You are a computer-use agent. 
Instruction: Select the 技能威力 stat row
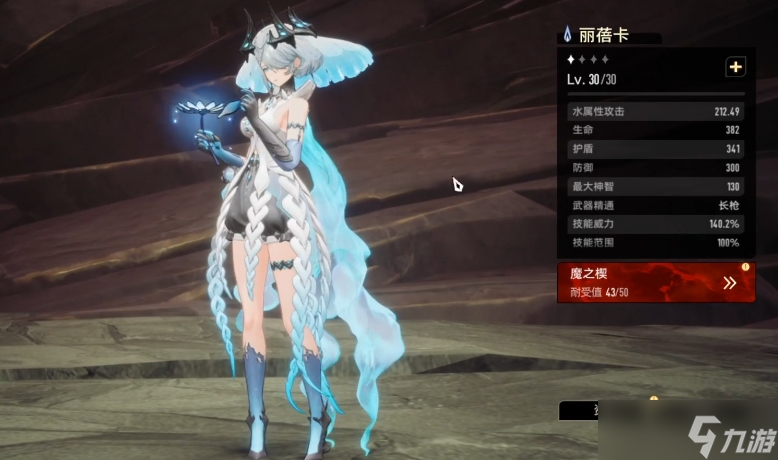pyautogui.click(x=655, y=224)
